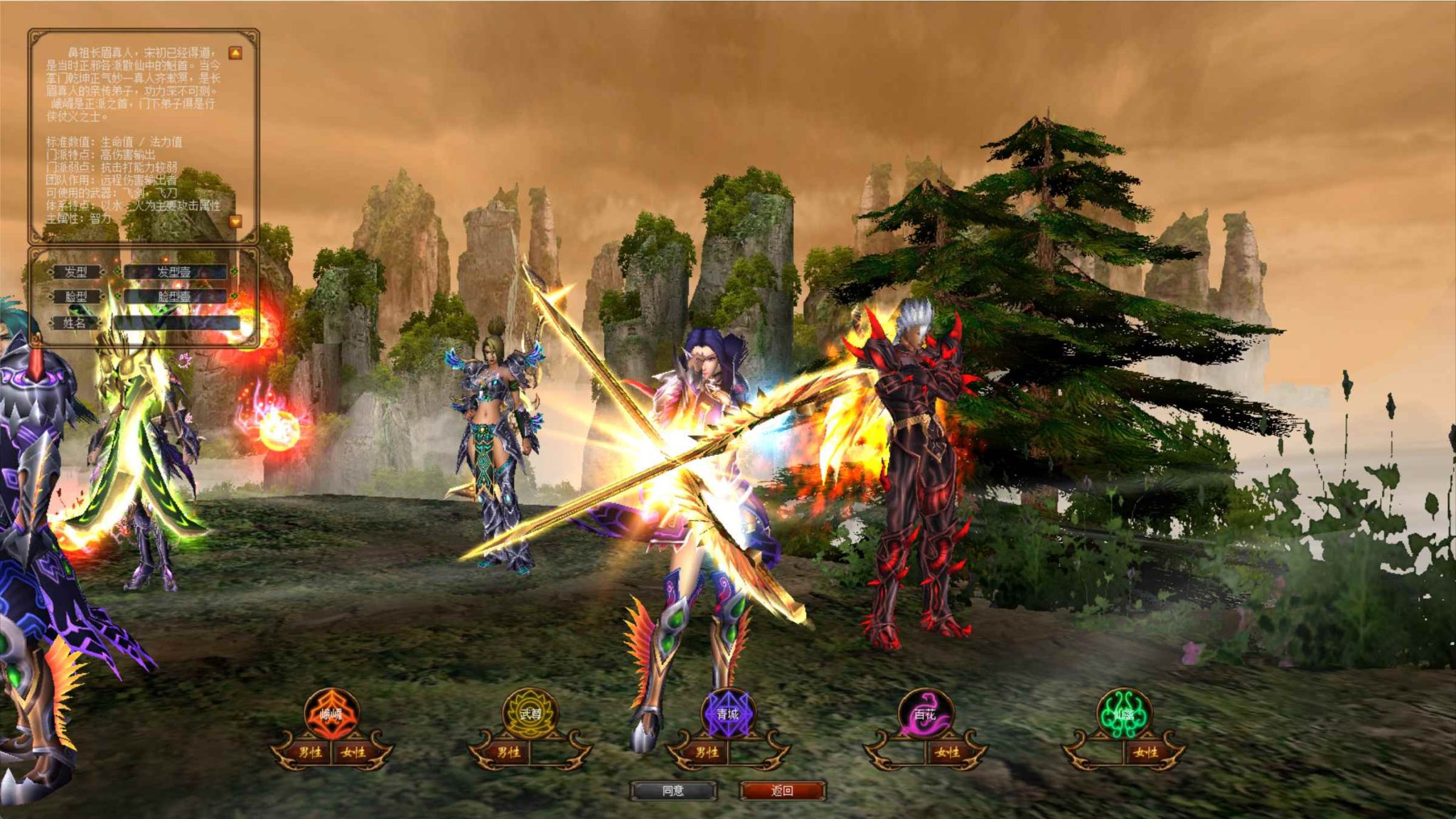Select the 男性 option under 青城
The width and height of the screenshot is (1456, 819).
[707, 752]
